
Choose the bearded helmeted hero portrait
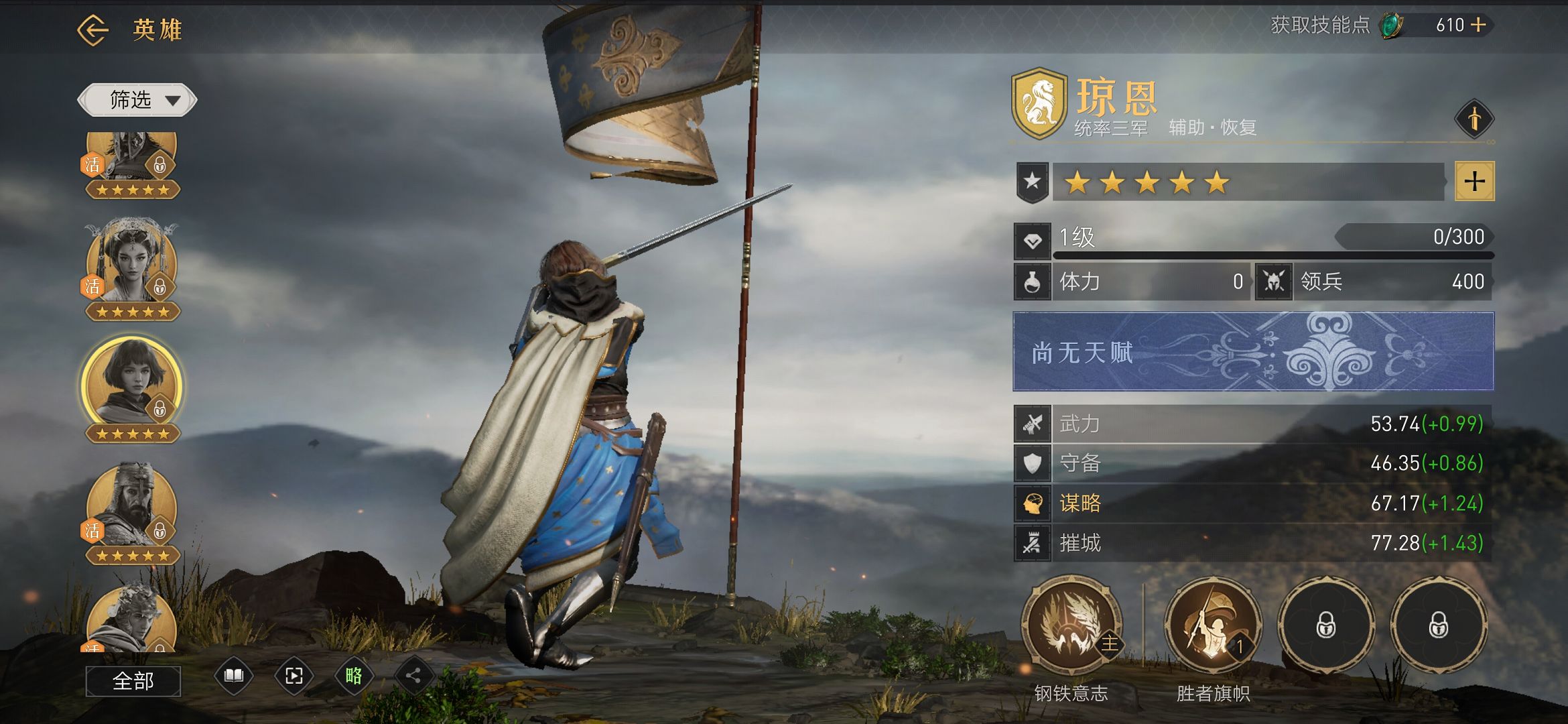132,508
